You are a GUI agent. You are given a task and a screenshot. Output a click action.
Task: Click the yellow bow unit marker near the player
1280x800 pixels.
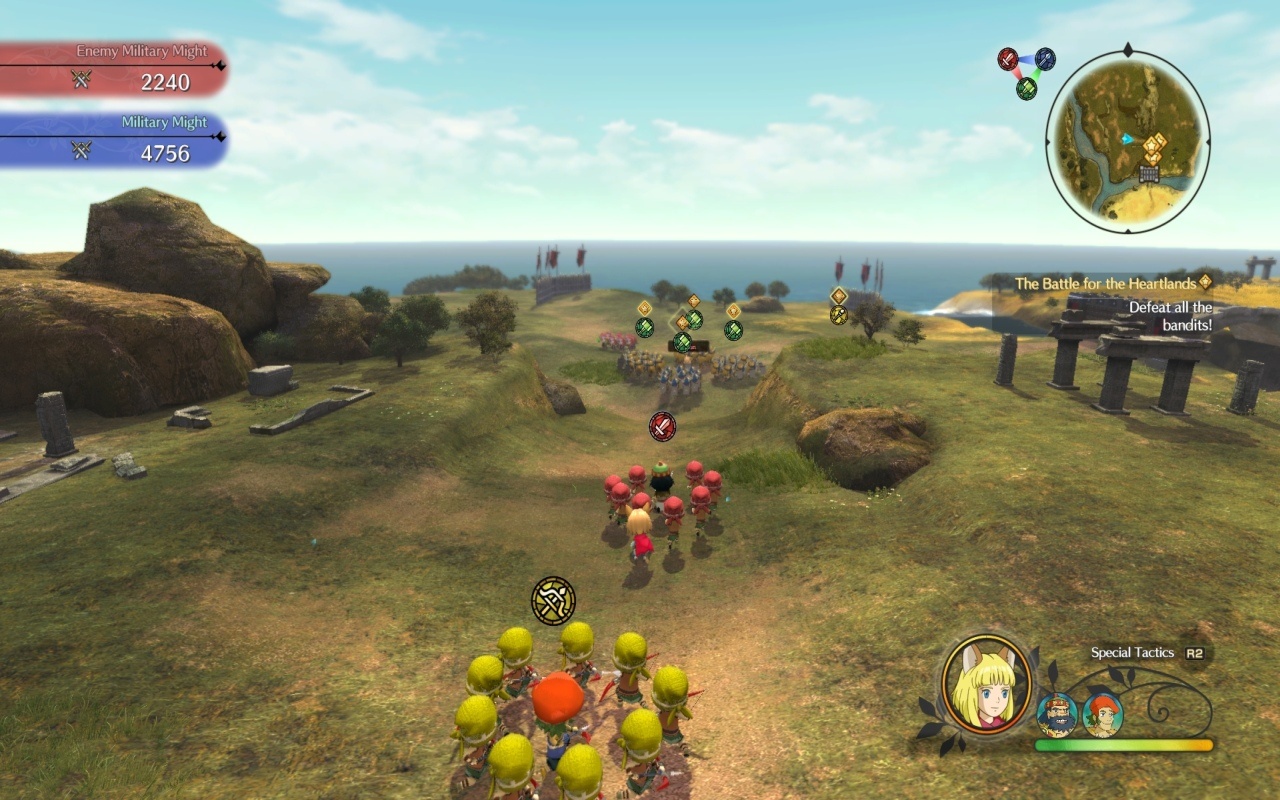coord(553,600)
